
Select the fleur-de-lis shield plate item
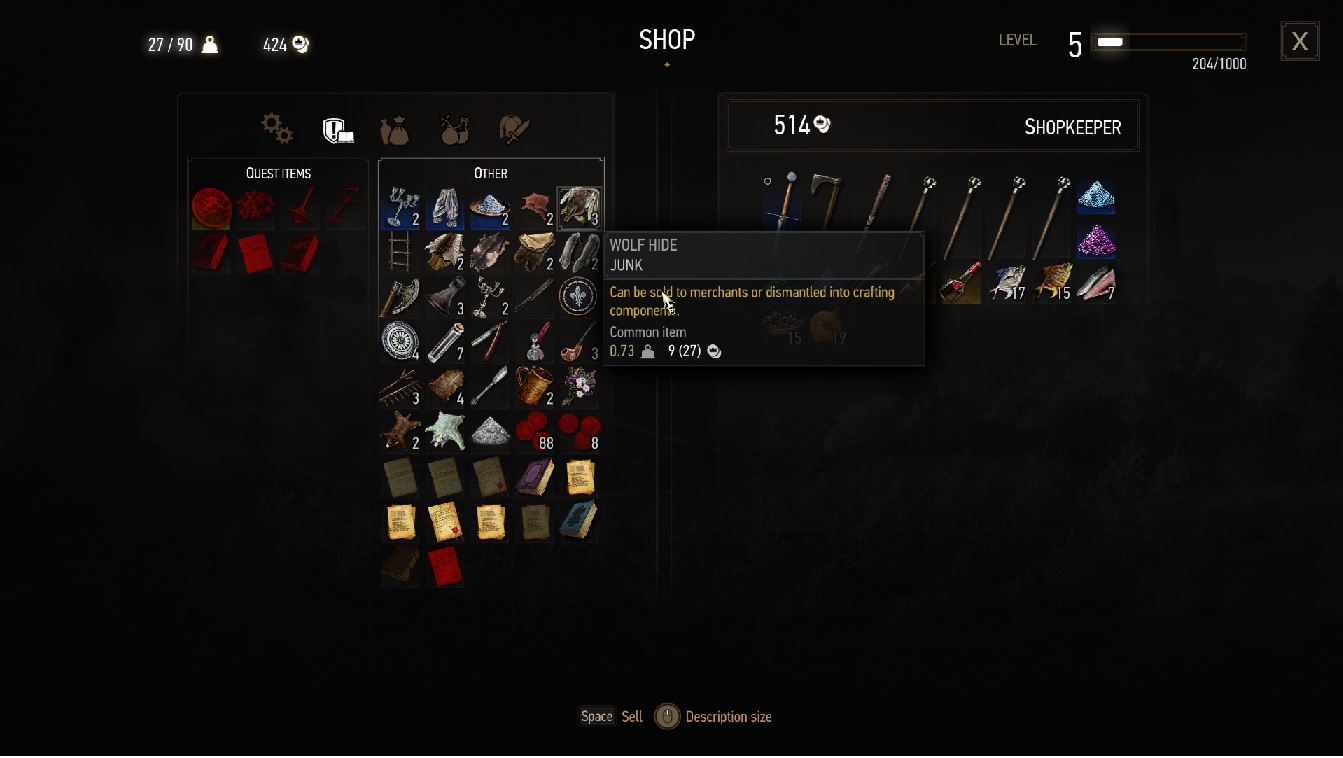(x=578, y=297)
